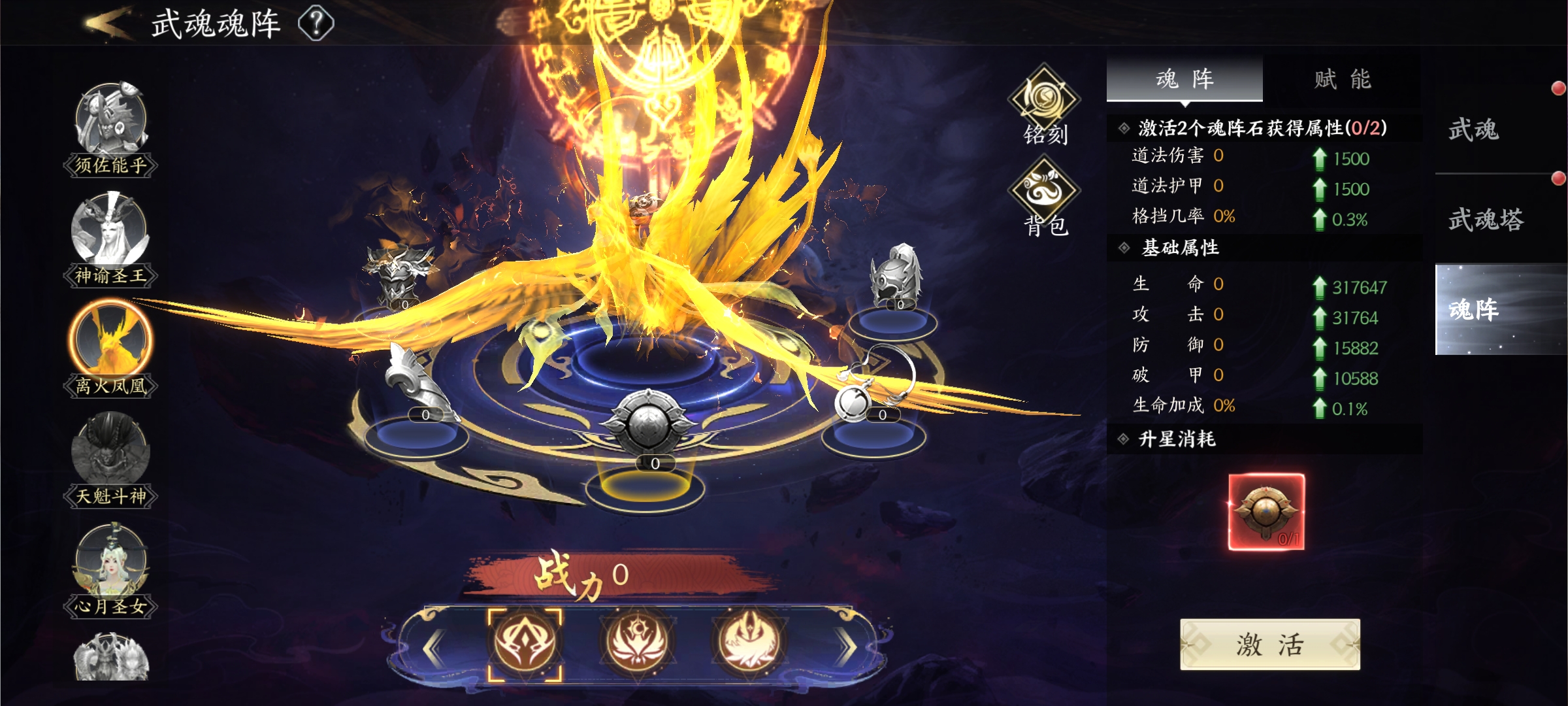Switch to the 赋能 tab

pos(1342,79)
